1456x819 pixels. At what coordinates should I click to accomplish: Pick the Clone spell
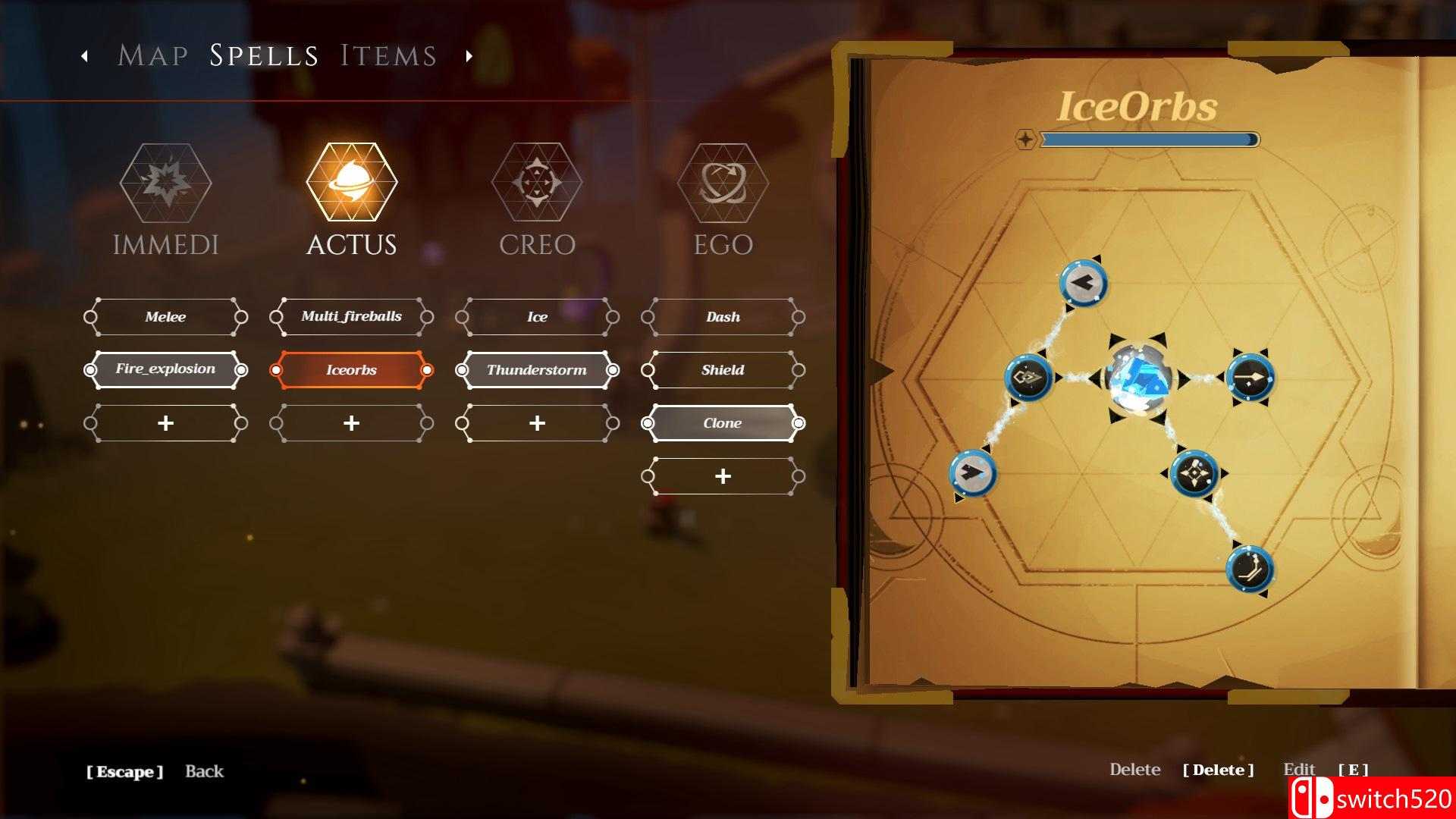(x=723, y=423)
